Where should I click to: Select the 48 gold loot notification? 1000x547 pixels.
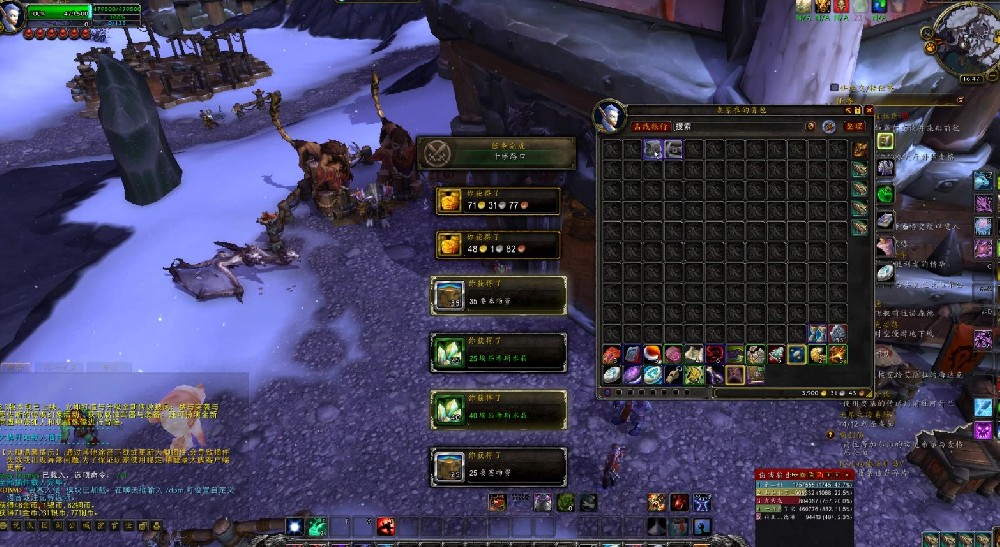point(497,246)
